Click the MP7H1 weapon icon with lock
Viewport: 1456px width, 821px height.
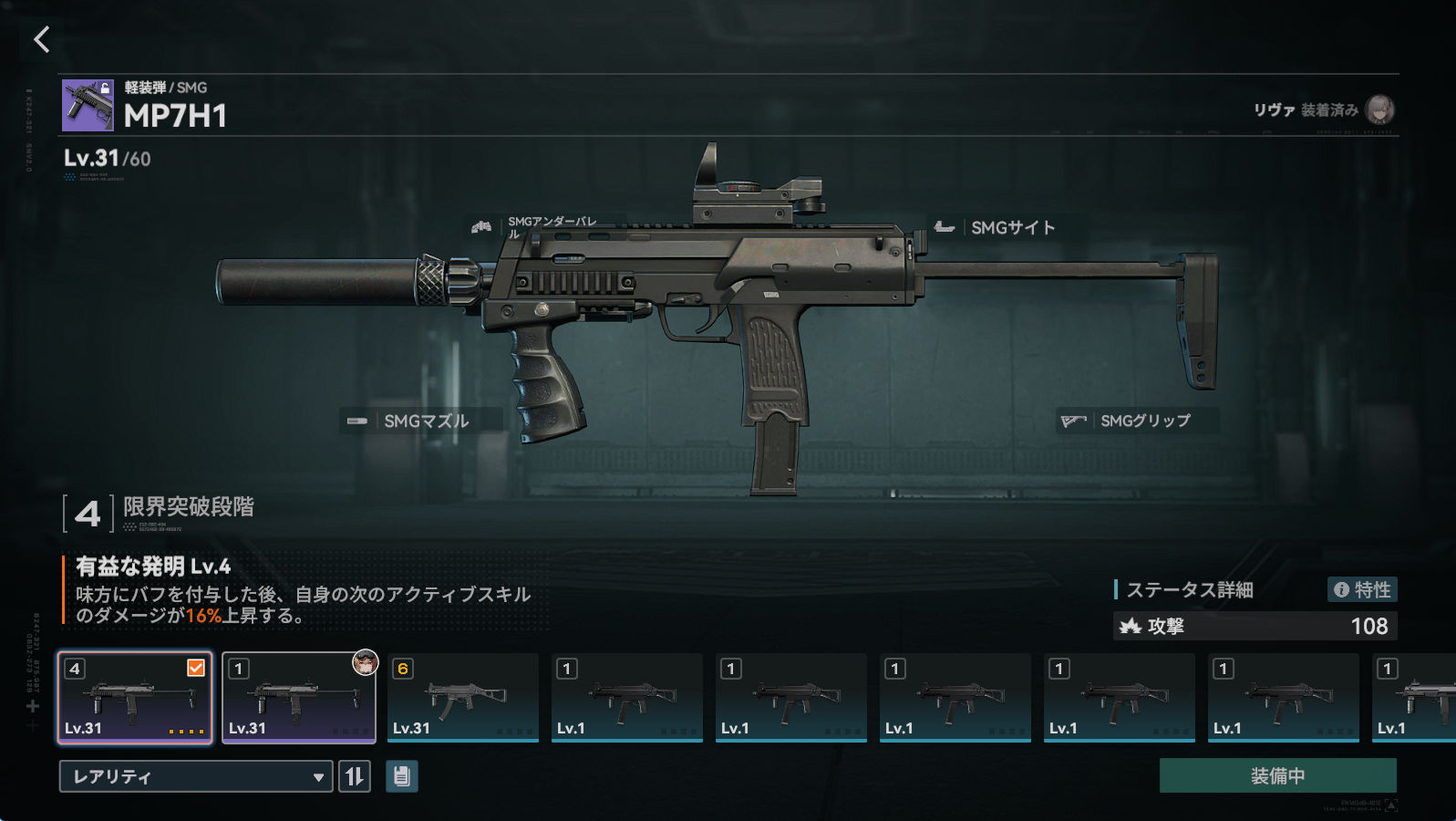coord(88,105)
